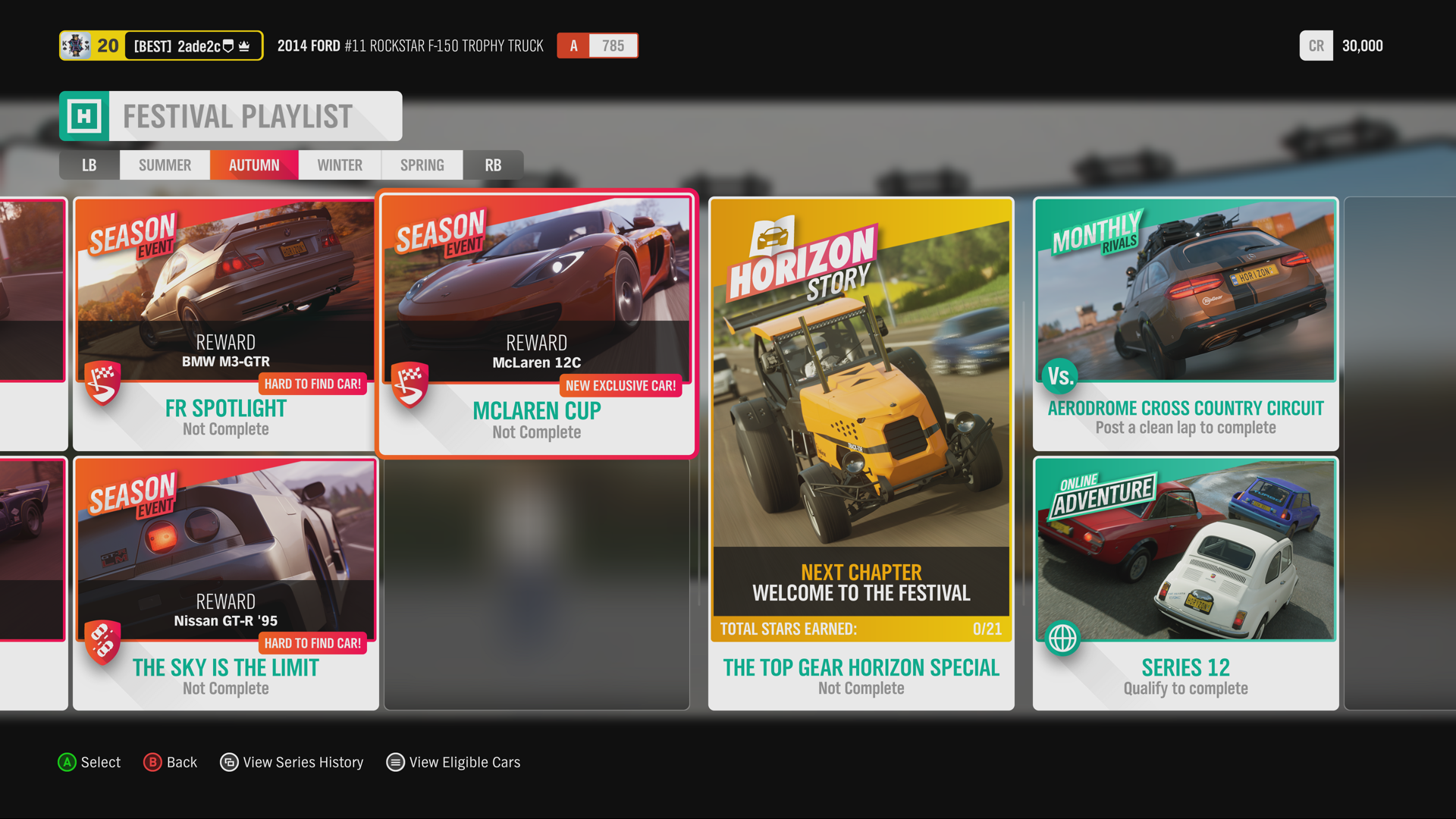Show the Spring season tab
Screen dimensions: 1456x819
click(x=422, y=165)
